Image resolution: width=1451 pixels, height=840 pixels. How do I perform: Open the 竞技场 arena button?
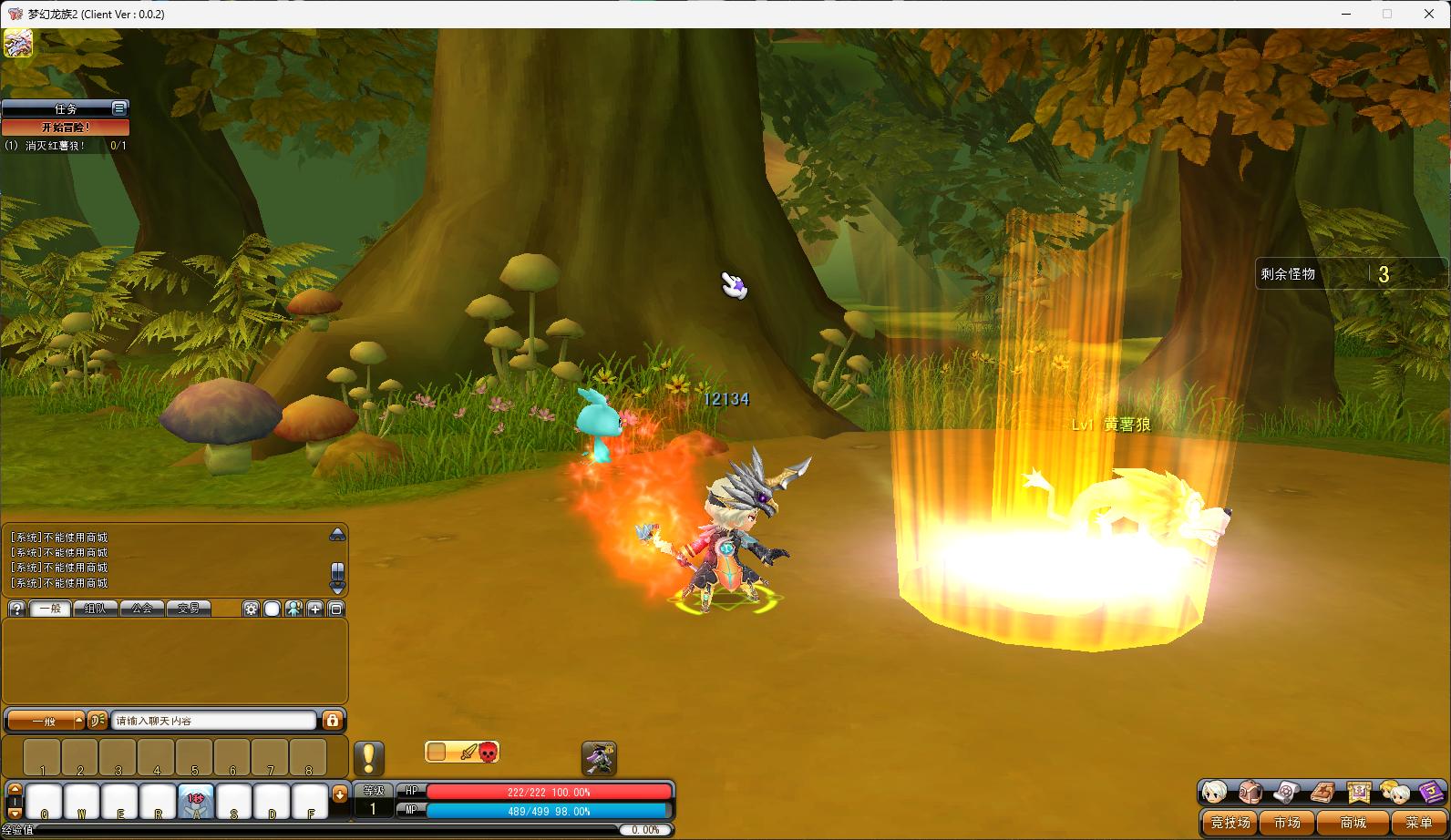click(x=1230, y=823)
